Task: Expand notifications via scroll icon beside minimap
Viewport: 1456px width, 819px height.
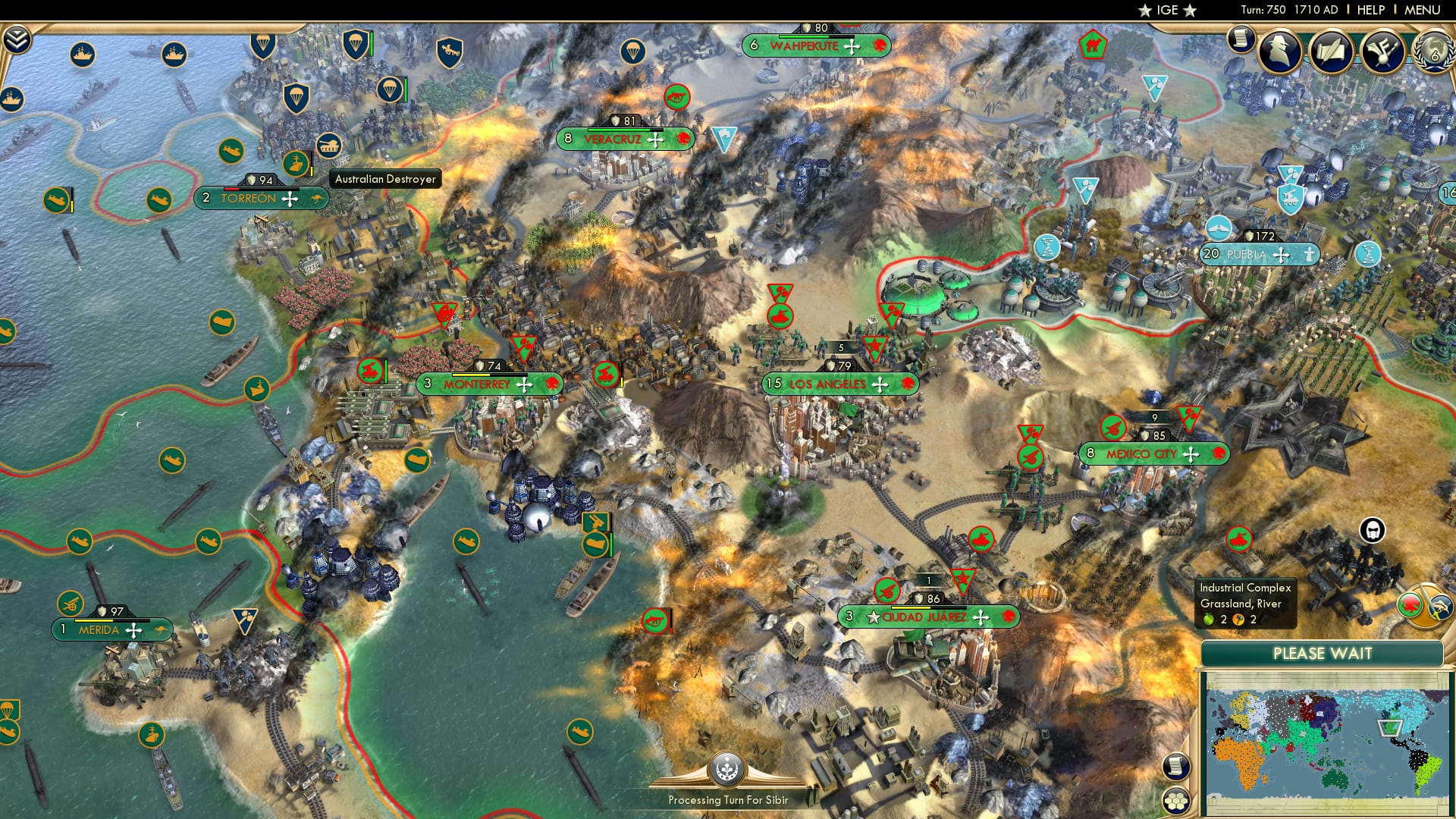Action: pos(1175,764)
